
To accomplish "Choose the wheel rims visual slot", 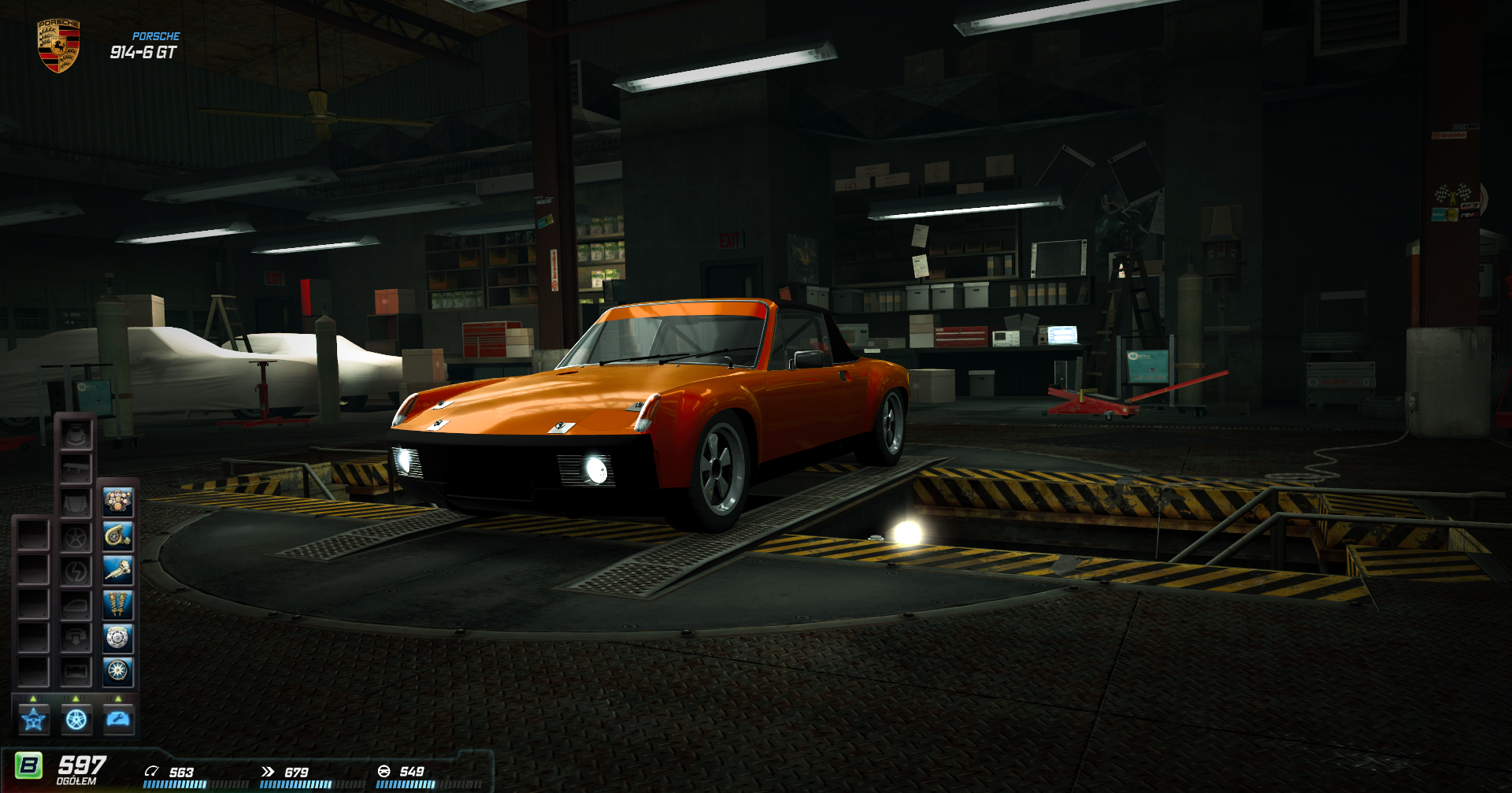I will (x=76, y=537).
